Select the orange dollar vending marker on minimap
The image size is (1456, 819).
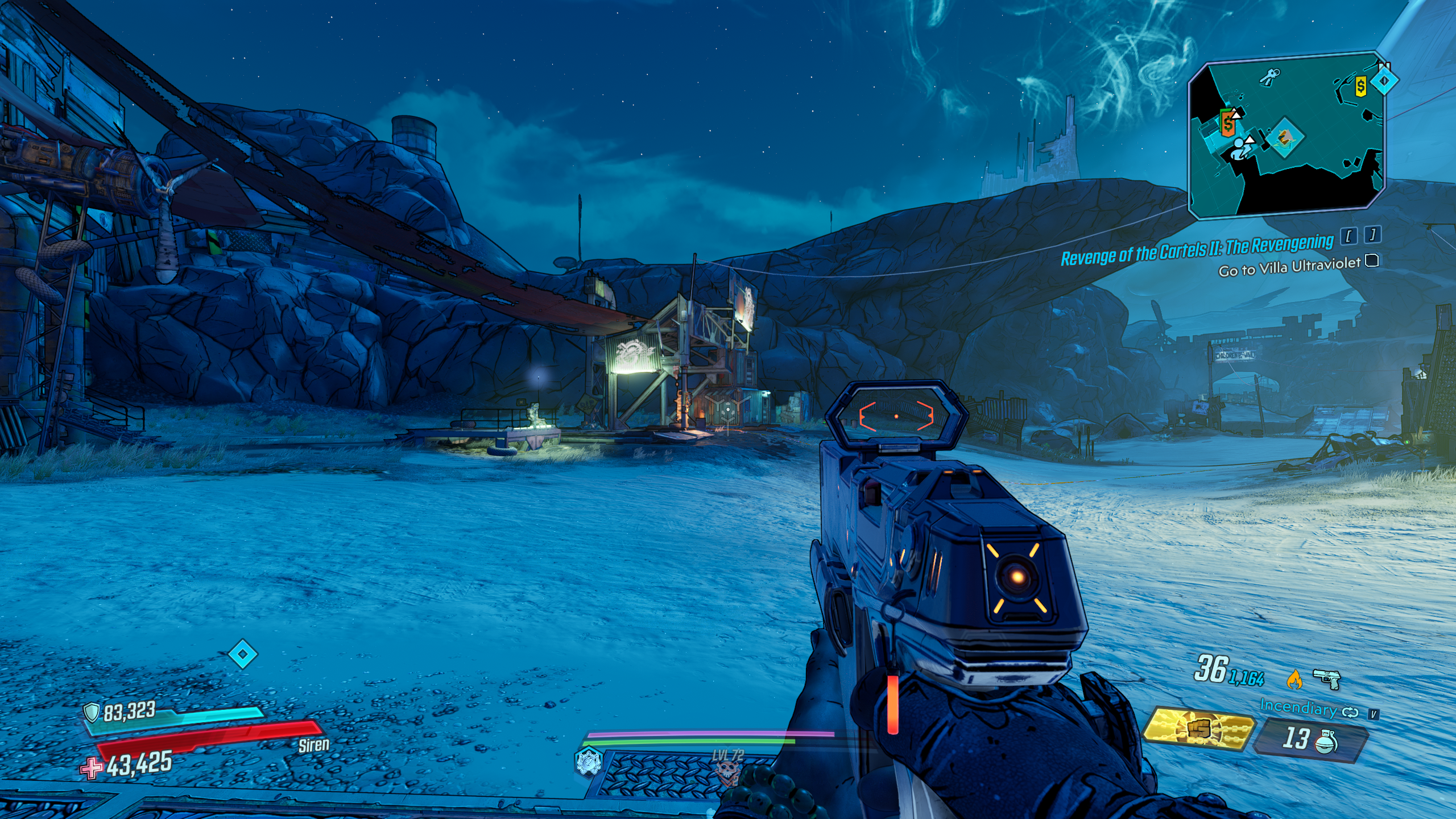point(1228,122)
